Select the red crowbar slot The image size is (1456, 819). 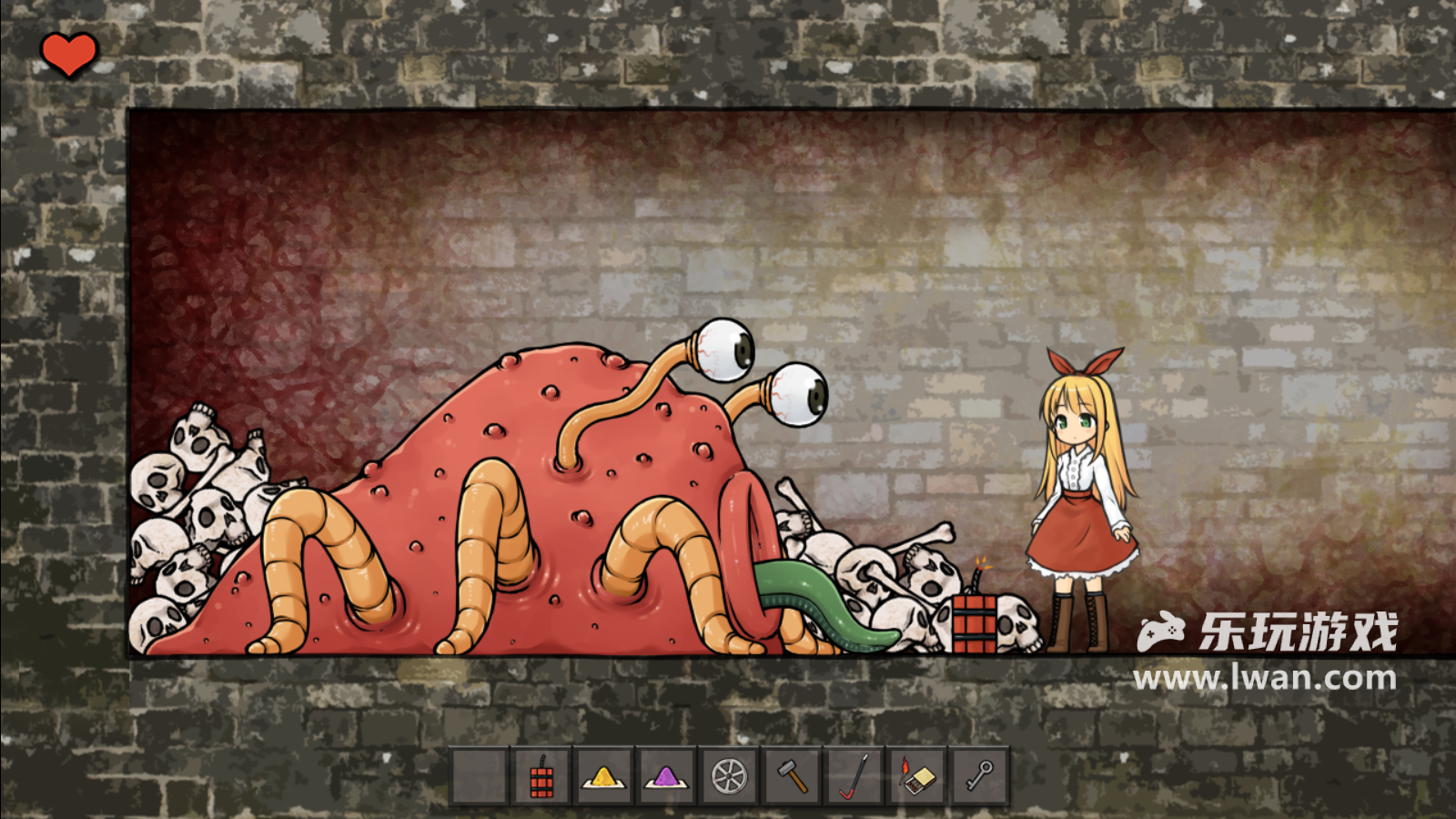tap(854, 777)
